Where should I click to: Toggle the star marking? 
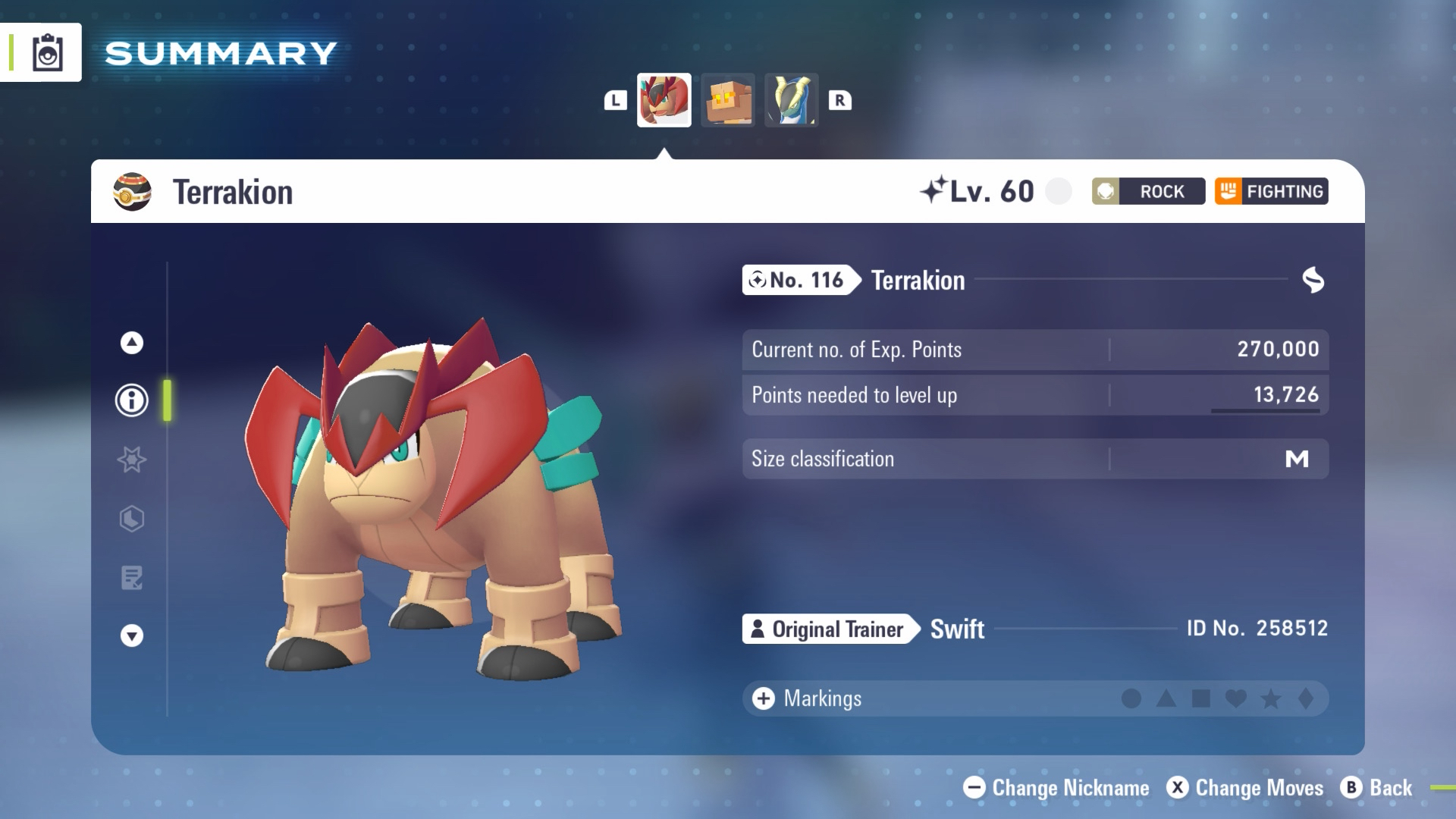click(x=1271, y=698)
